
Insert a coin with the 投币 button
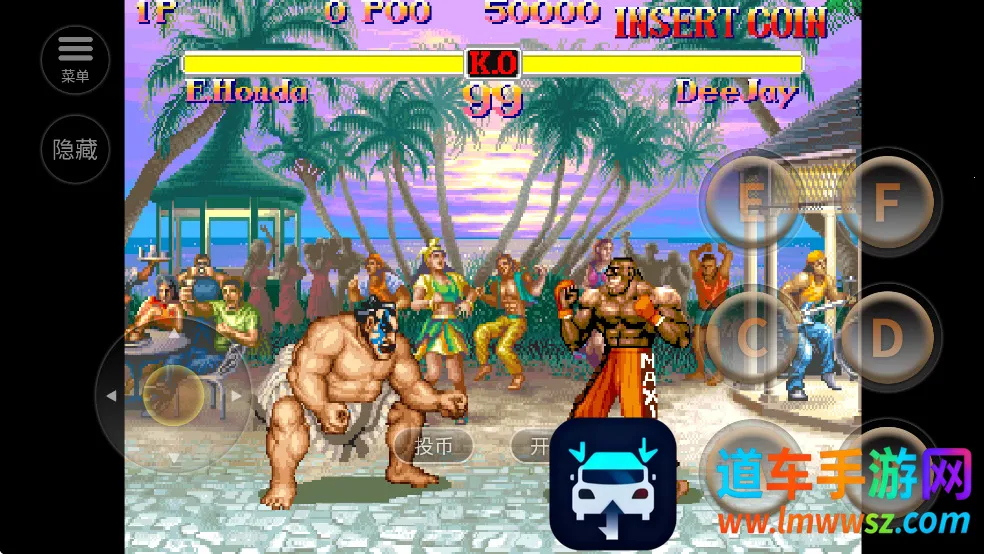coord(434,446)
